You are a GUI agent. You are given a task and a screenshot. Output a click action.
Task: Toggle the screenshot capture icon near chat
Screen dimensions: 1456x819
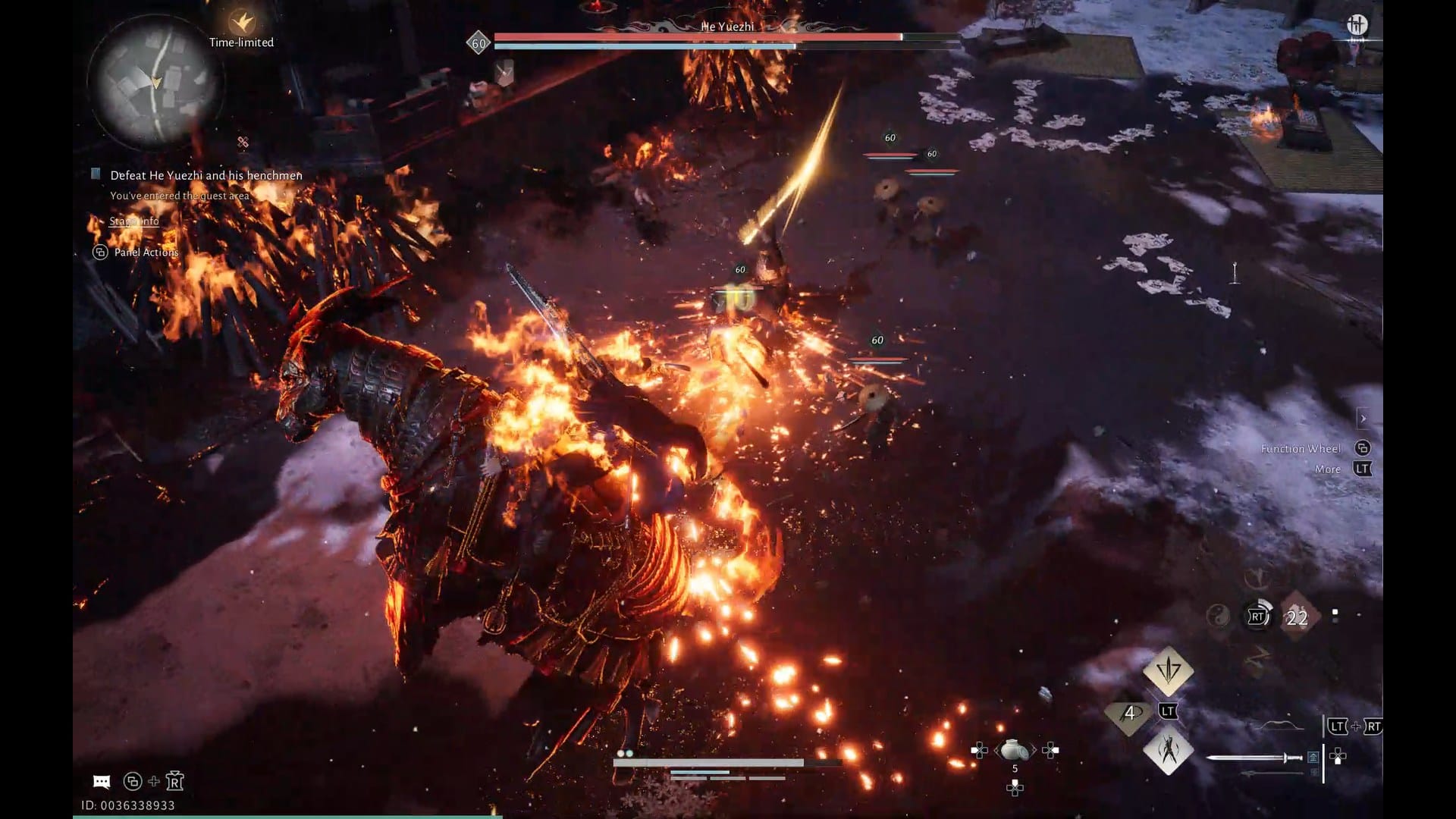[x=133, y=781]
